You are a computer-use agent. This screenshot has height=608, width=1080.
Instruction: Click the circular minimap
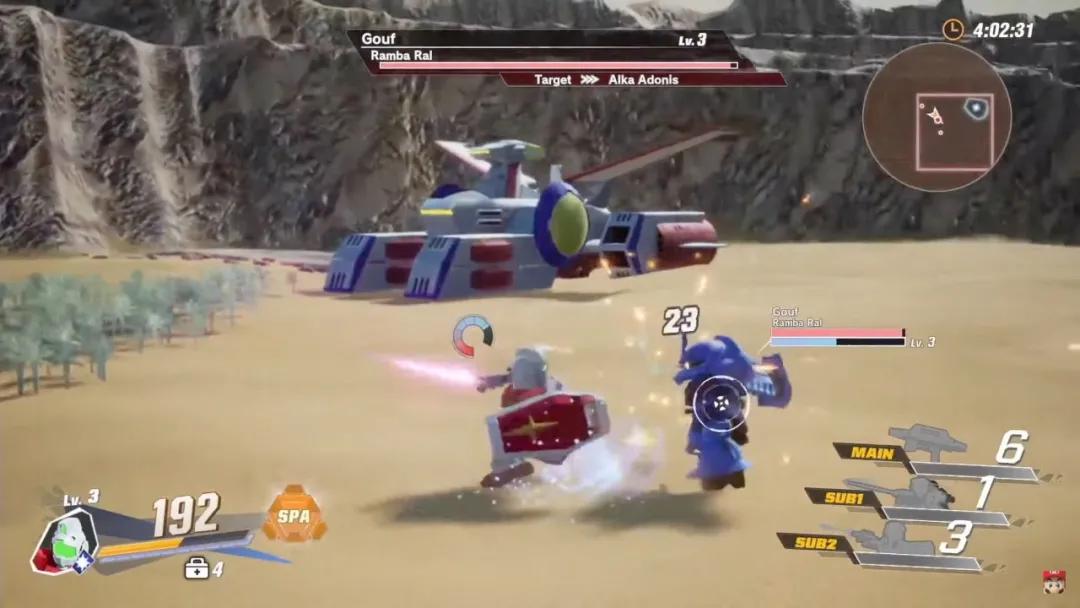click(936, 117)
